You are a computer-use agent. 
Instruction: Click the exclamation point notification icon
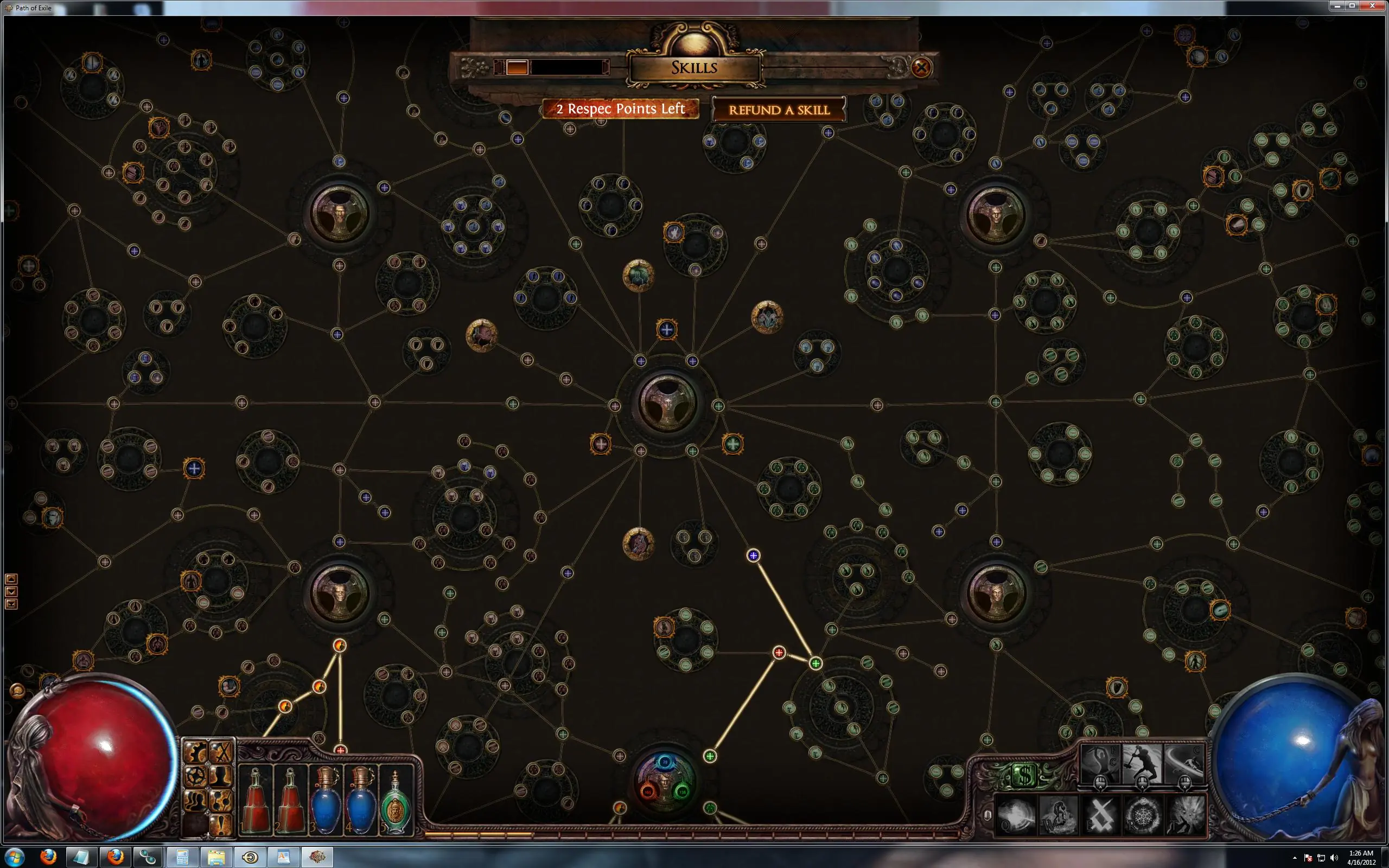[221, 824]
